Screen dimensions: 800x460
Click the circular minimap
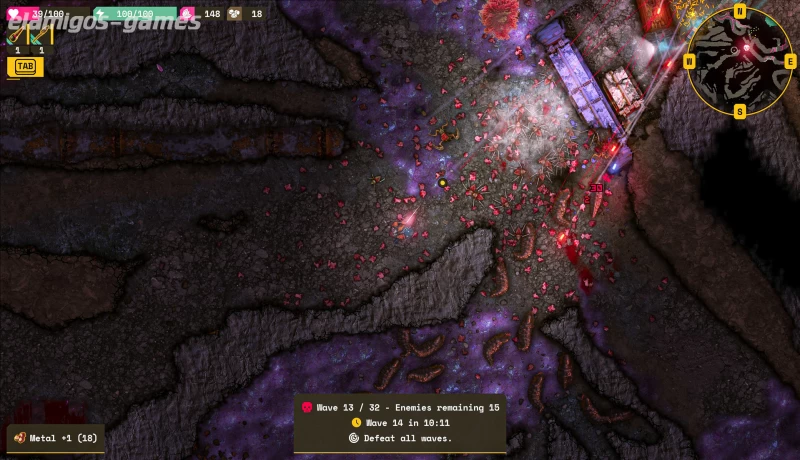pos(740,60)
